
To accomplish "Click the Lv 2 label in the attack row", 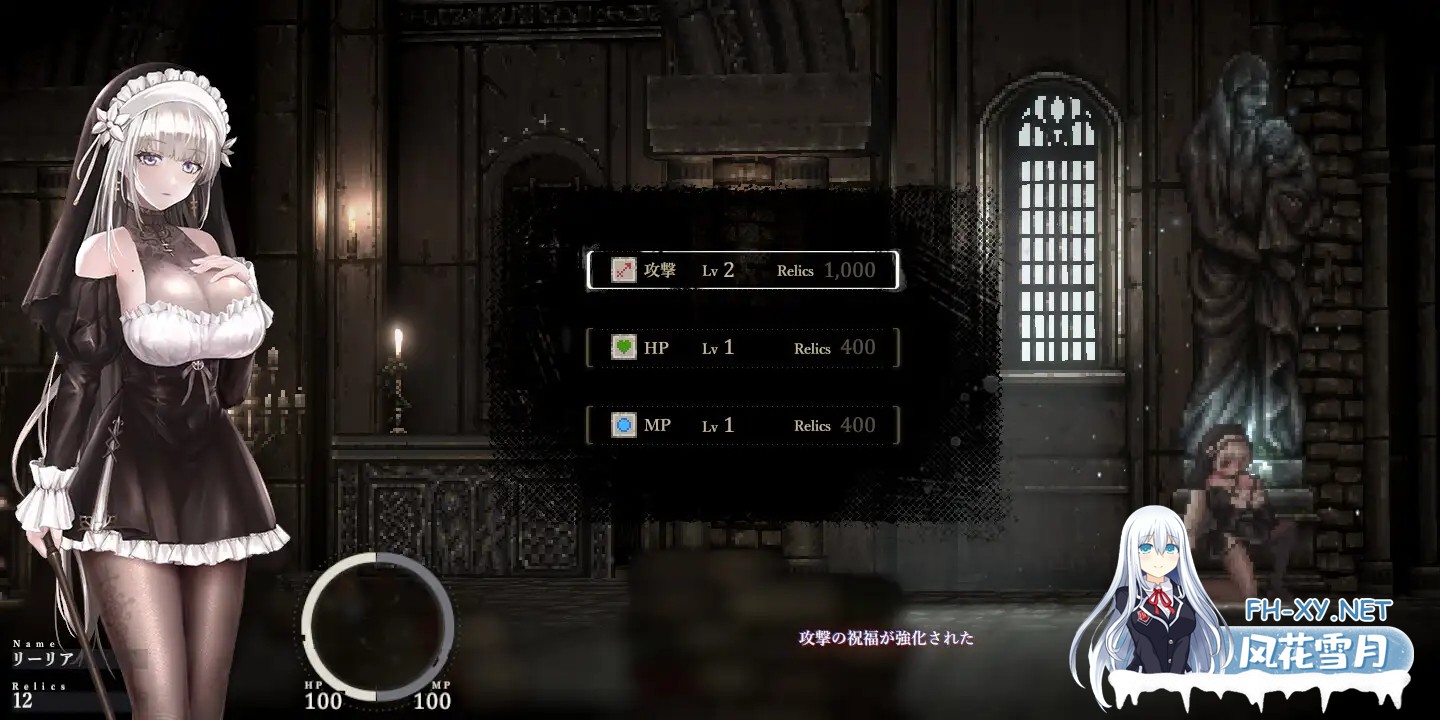I will [x=717, y=269].
